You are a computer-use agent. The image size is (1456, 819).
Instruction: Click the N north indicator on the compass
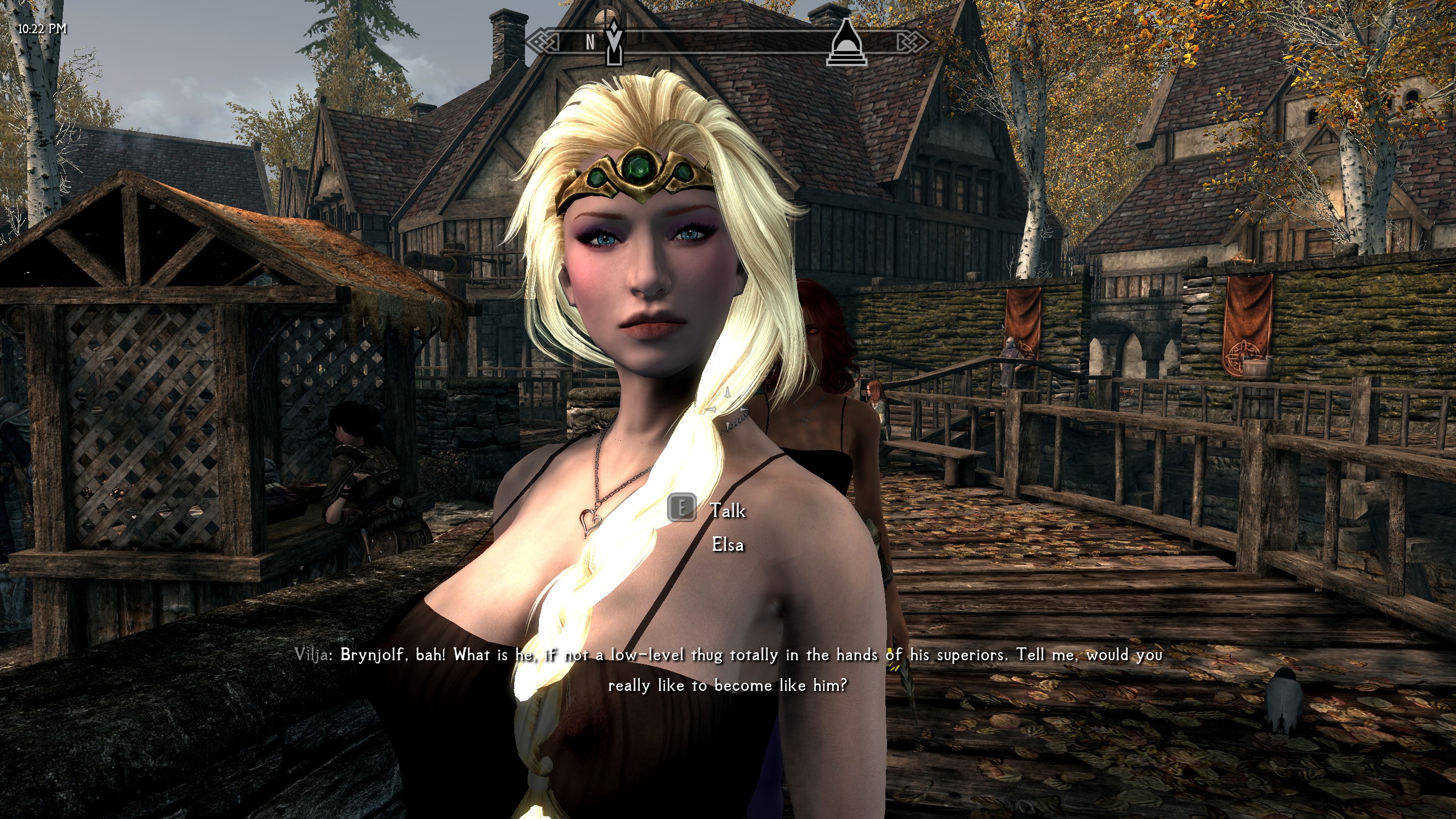click(x=589, y=42)
